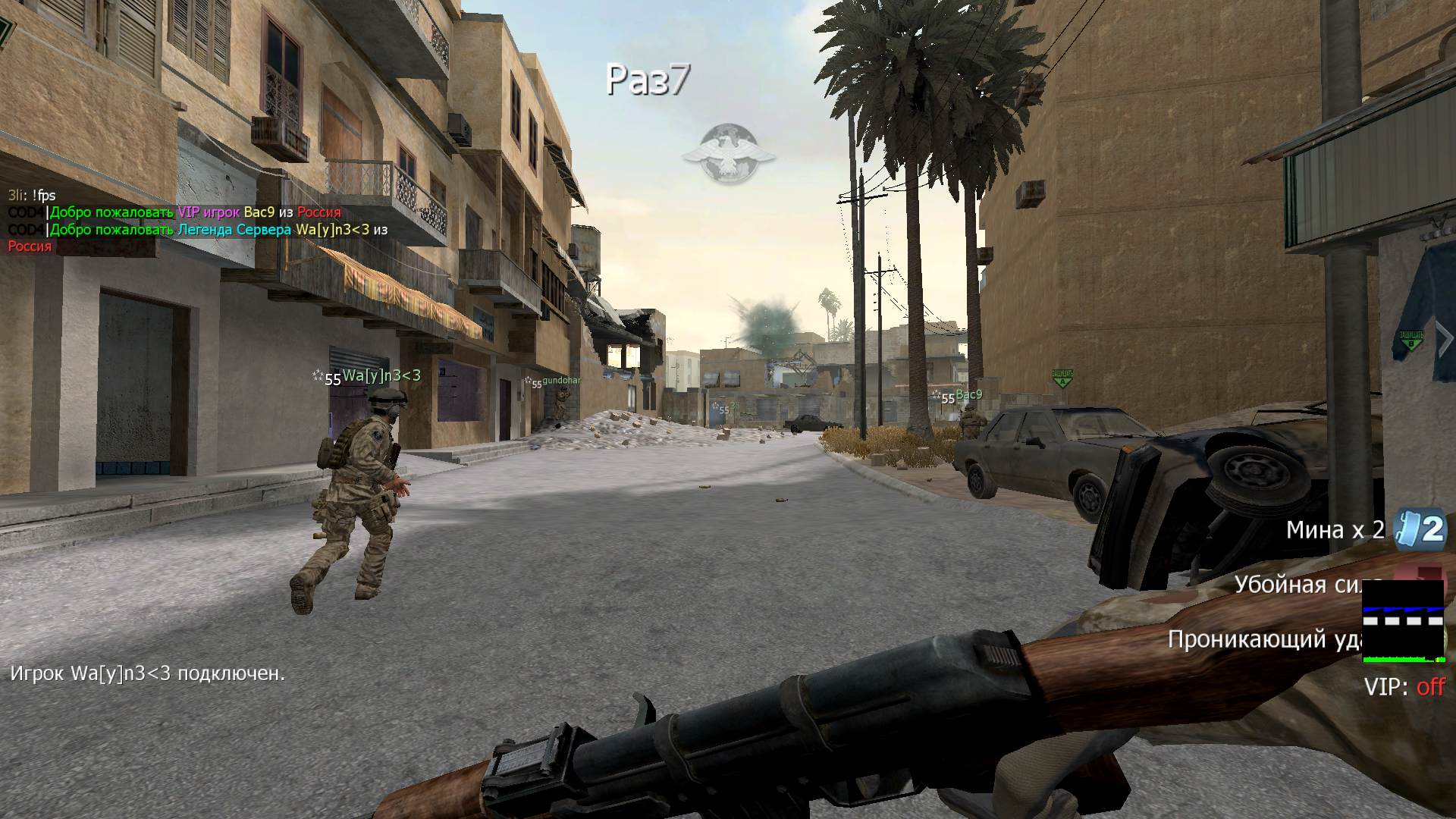Click the Bac9 player name tag
This screenshot has width=1456, height=819.
coord(968,394)
